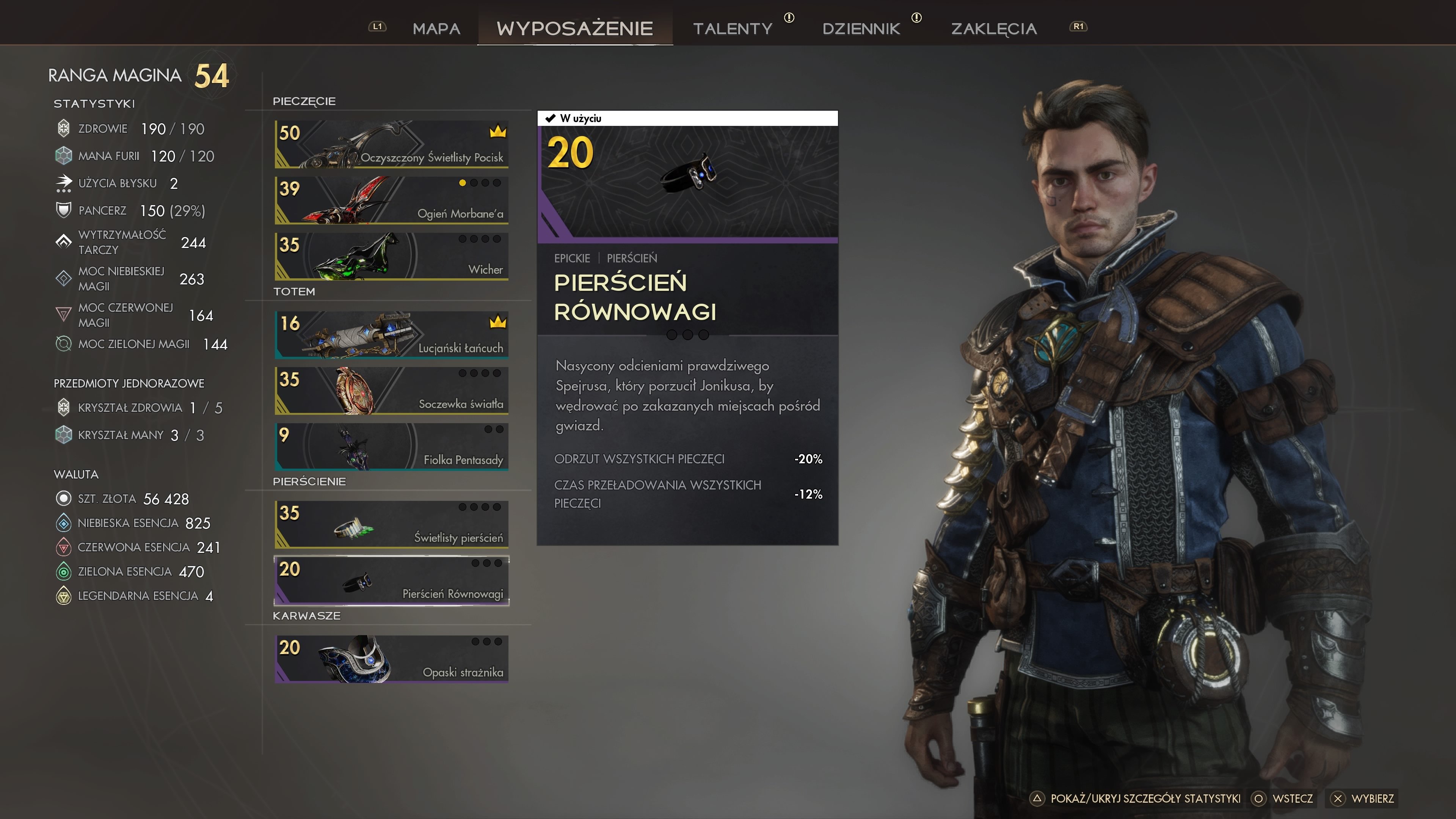
Task: Select the Wicher sigil slot
Action: (x=391, y=256)
